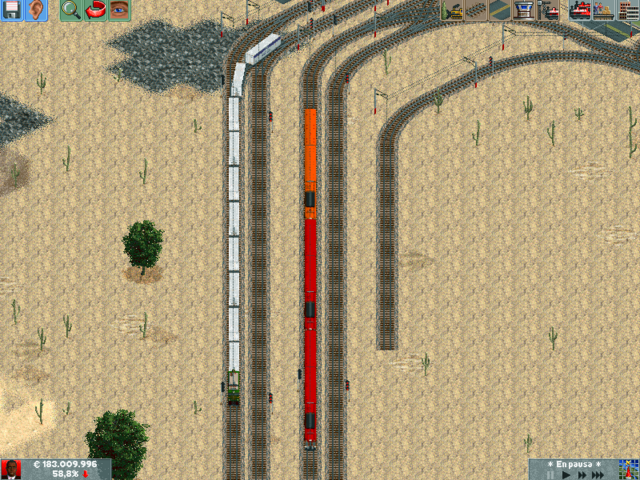Open the floppy disk save/load menu
The width and height of the screenshot is (640, 480).
13,11
